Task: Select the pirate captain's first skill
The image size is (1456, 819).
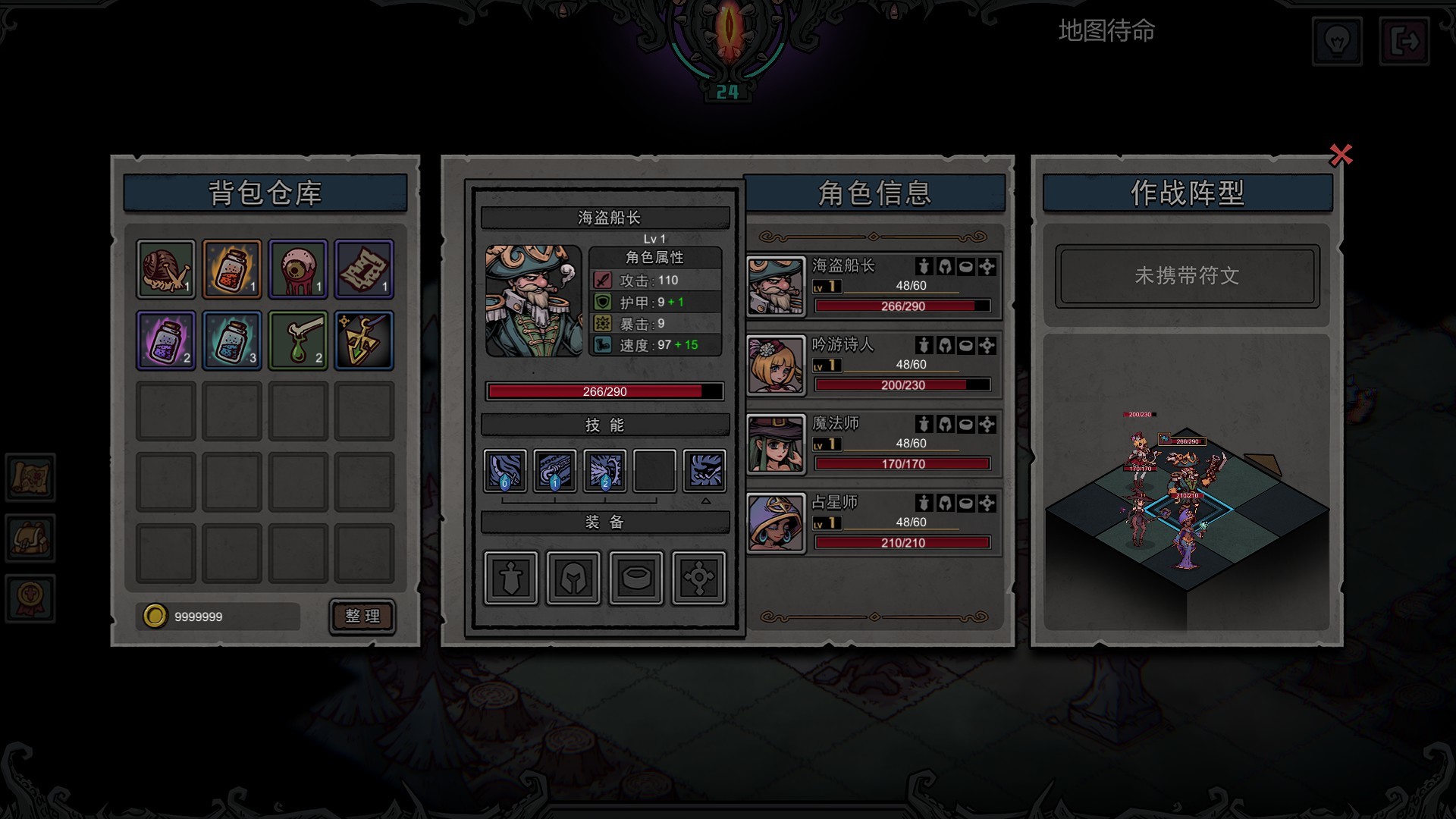Action: pyautogui.click(x=504, y=470)
